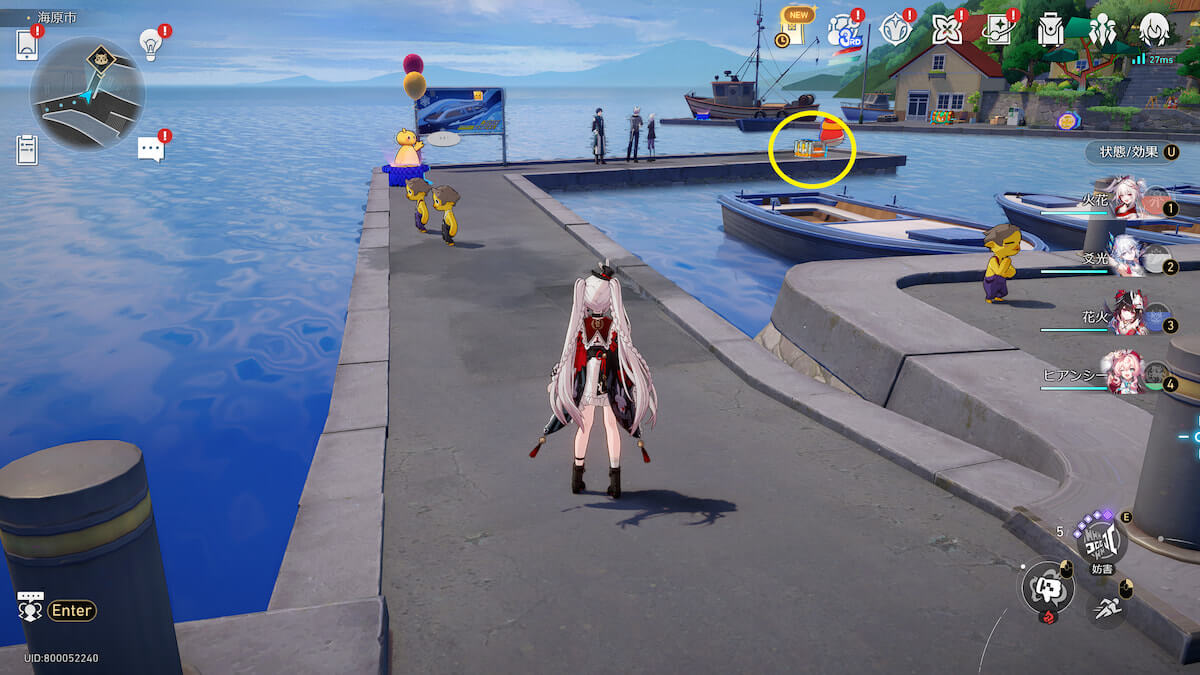
Task: Switch to party member 爻光
Action: point(1126,260)
